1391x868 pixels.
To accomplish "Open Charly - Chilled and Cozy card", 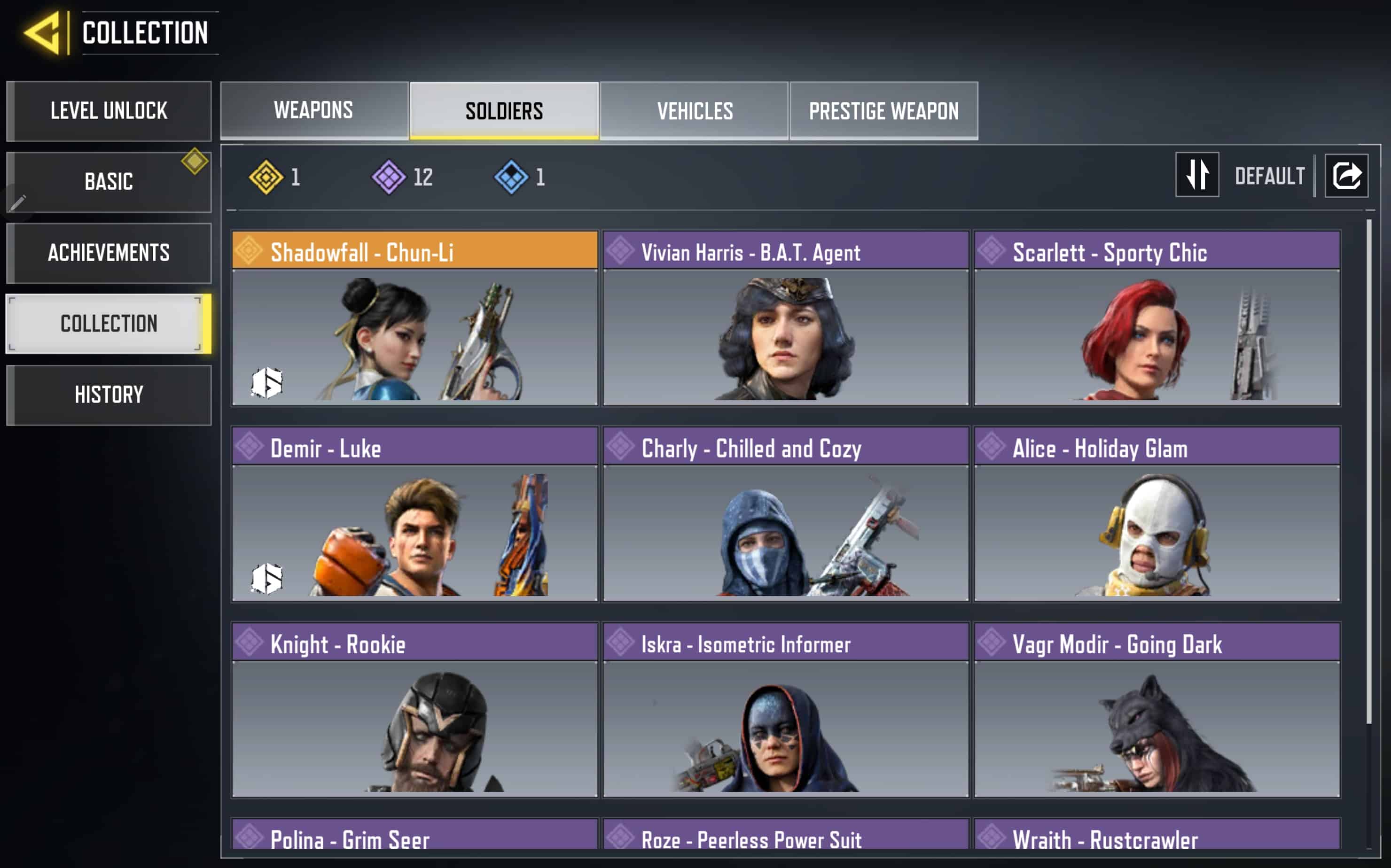I will point(786,514).
